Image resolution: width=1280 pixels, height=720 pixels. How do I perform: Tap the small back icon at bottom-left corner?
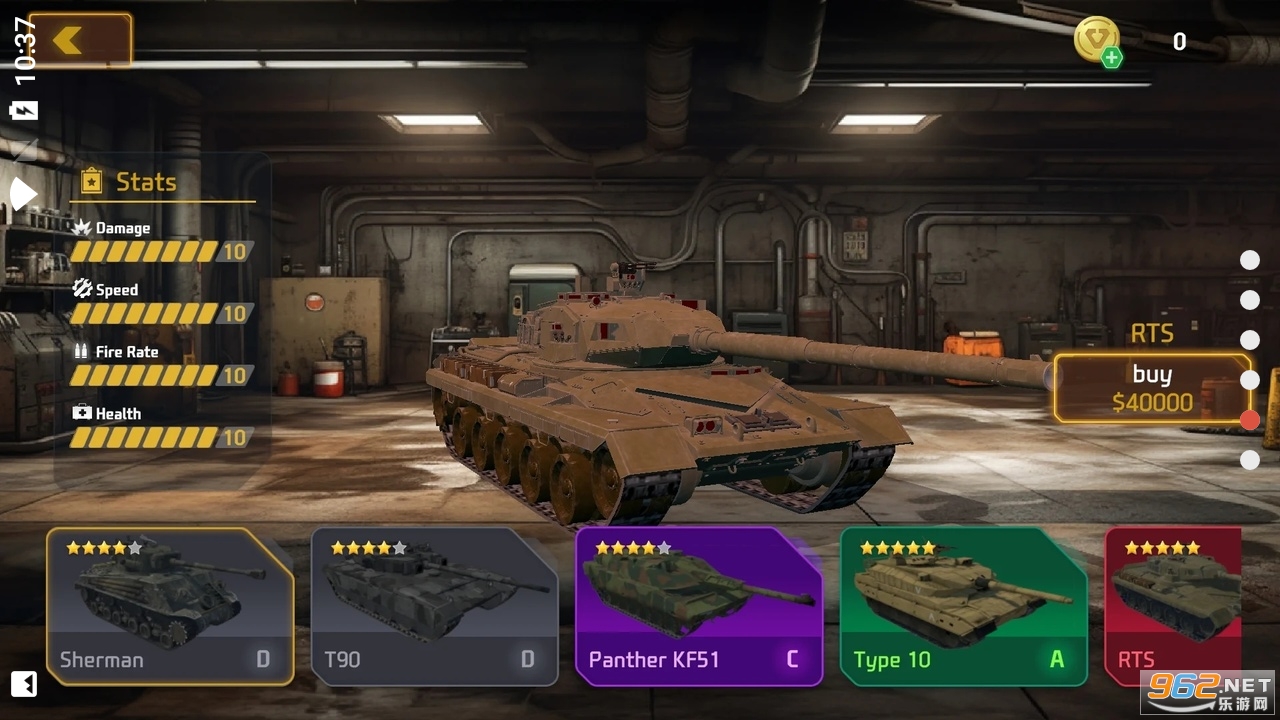24,684
